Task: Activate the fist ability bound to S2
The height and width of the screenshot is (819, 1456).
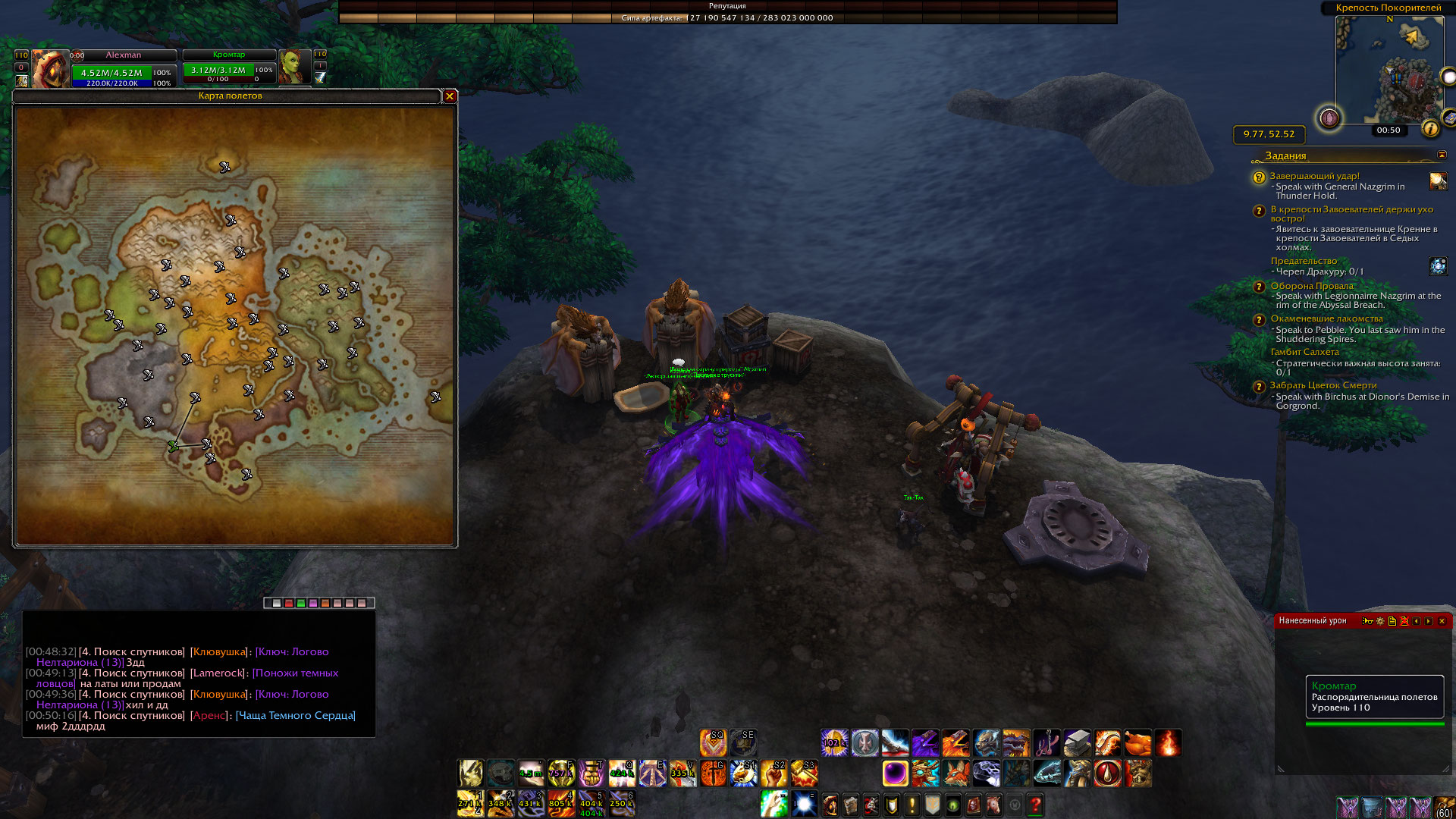Action: click(x=773, y=773)
